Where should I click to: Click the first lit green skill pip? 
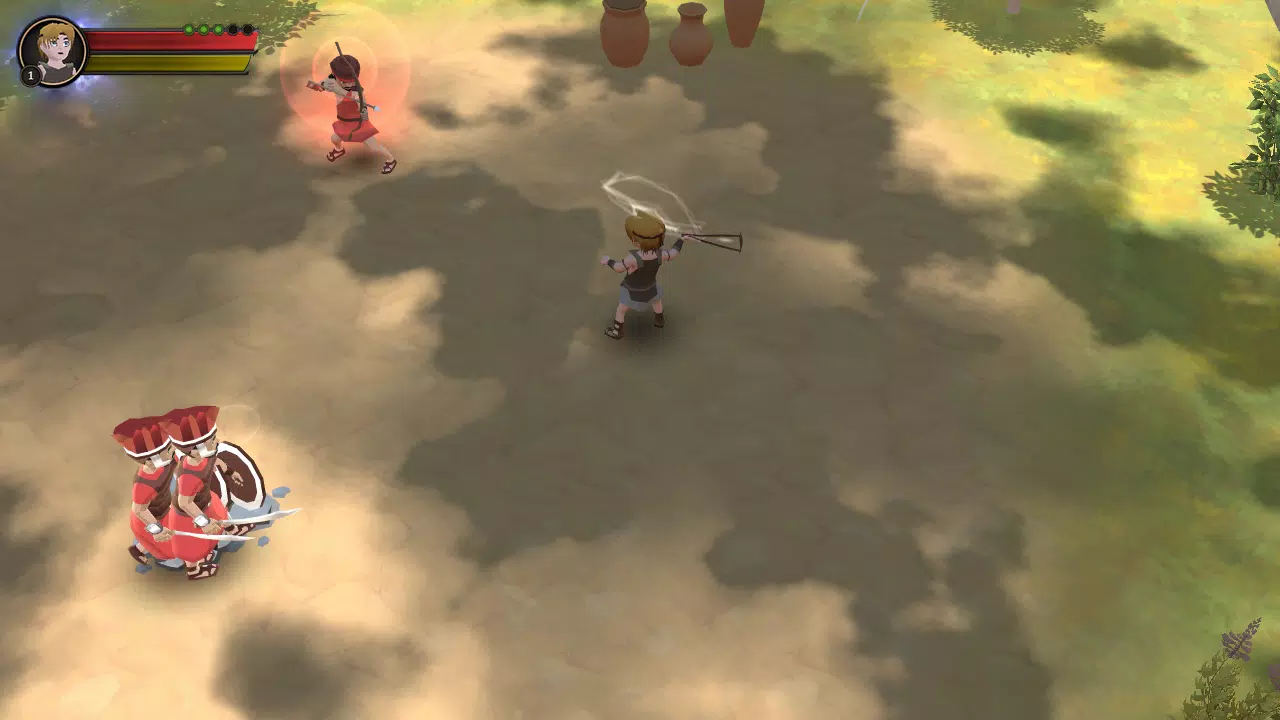tap(189, 29)
